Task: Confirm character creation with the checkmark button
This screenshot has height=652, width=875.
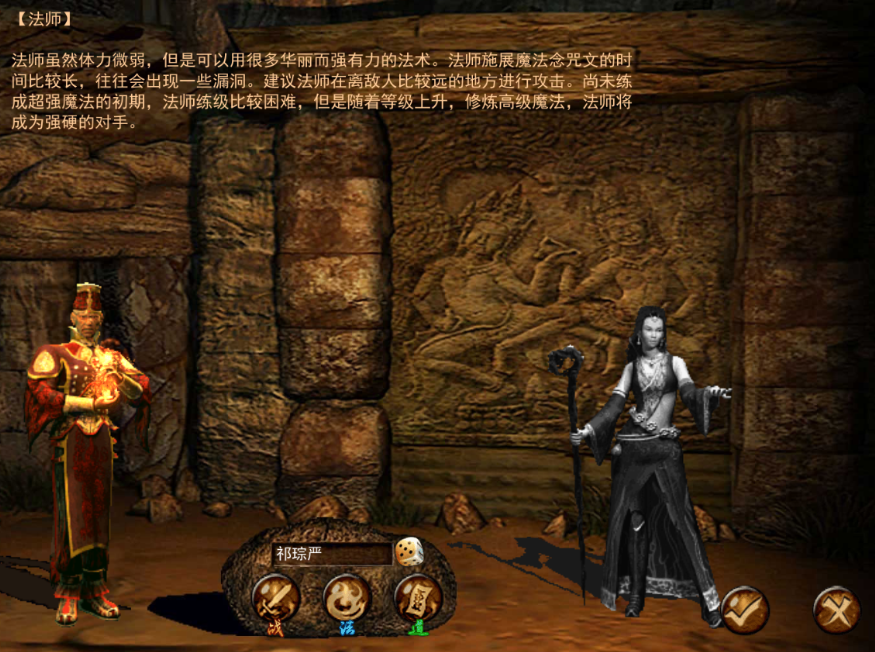Action: click(744, 608)
